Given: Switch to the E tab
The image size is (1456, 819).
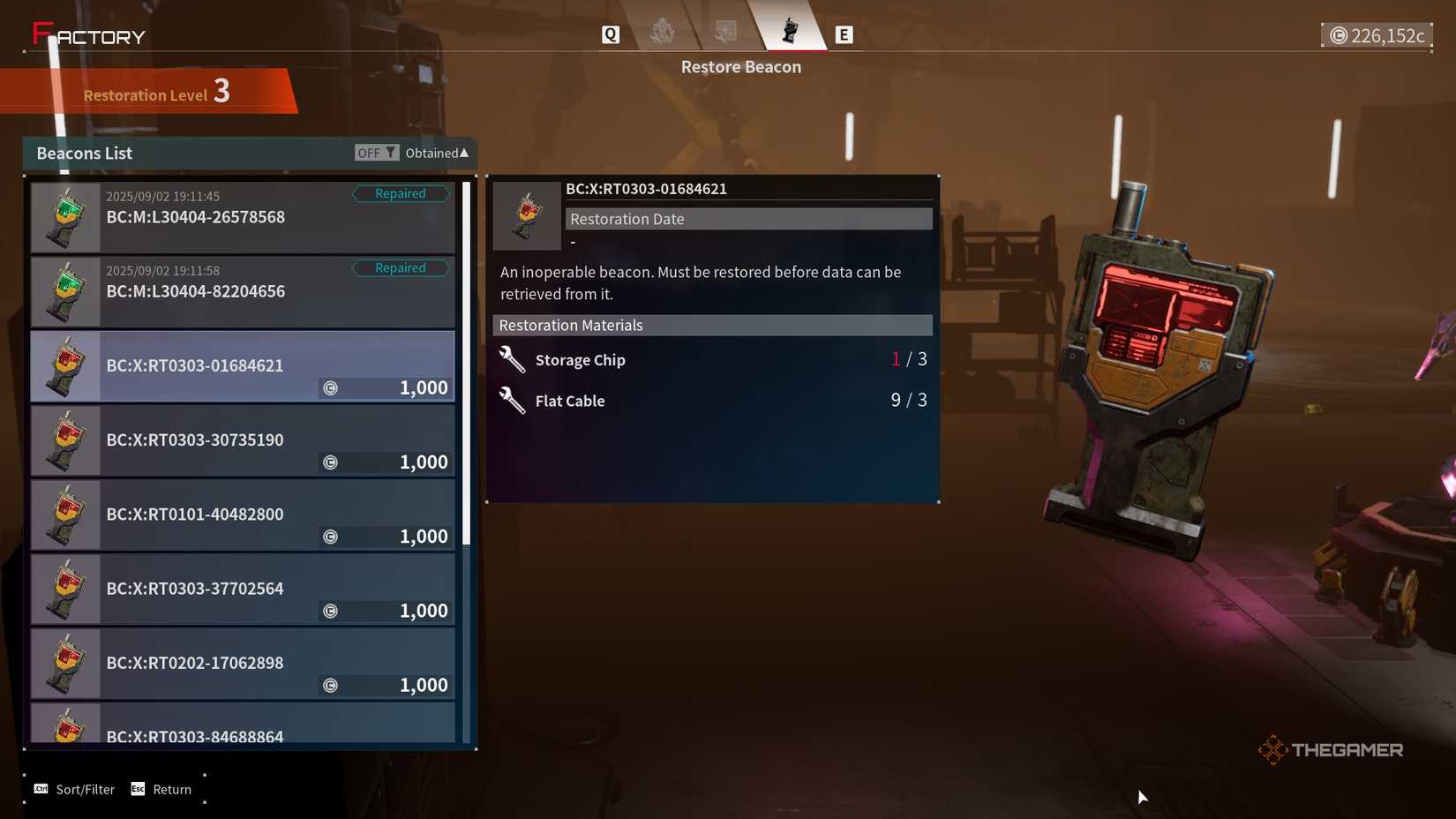Looking at the screenshot, I should point(844,34).
